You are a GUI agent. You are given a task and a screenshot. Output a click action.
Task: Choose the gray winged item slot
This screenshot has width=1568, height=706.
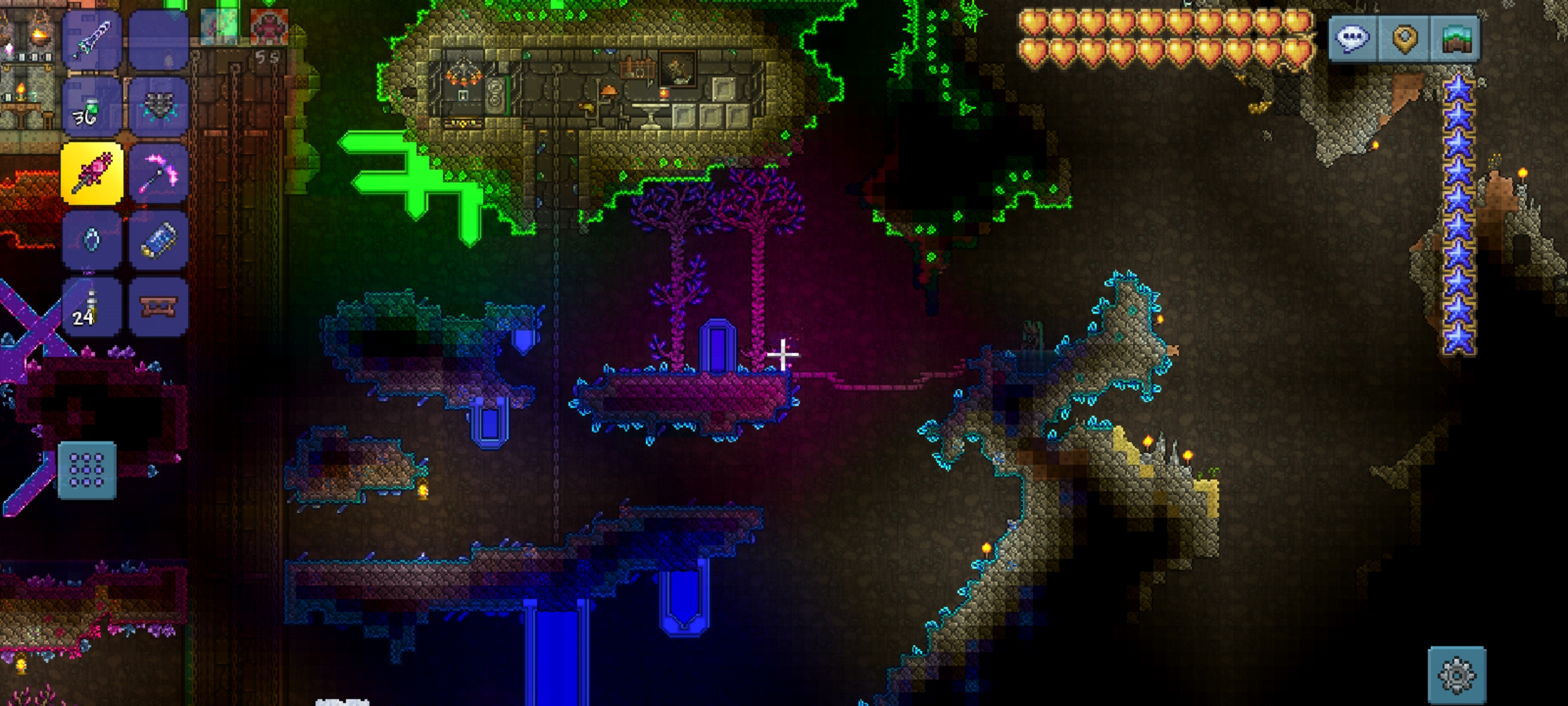[158, 107]
